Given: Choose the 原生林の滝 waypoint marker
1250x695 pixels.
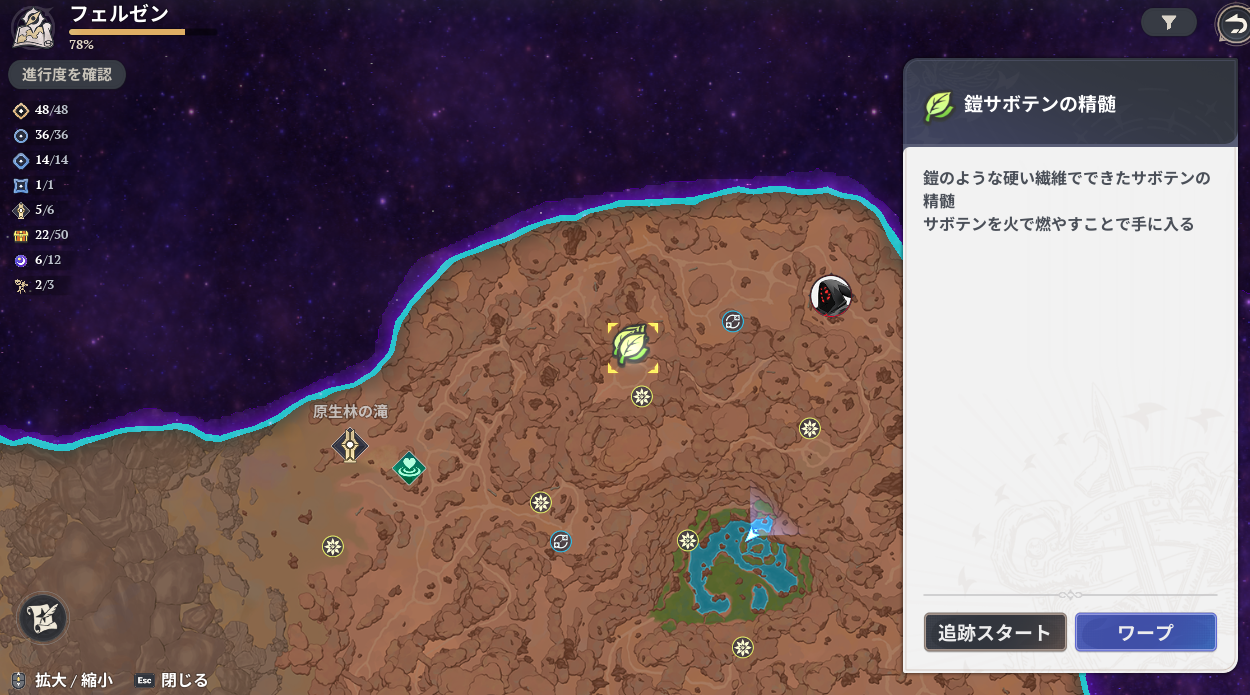Looking at the screenshot, I should [x=350, y=445].
